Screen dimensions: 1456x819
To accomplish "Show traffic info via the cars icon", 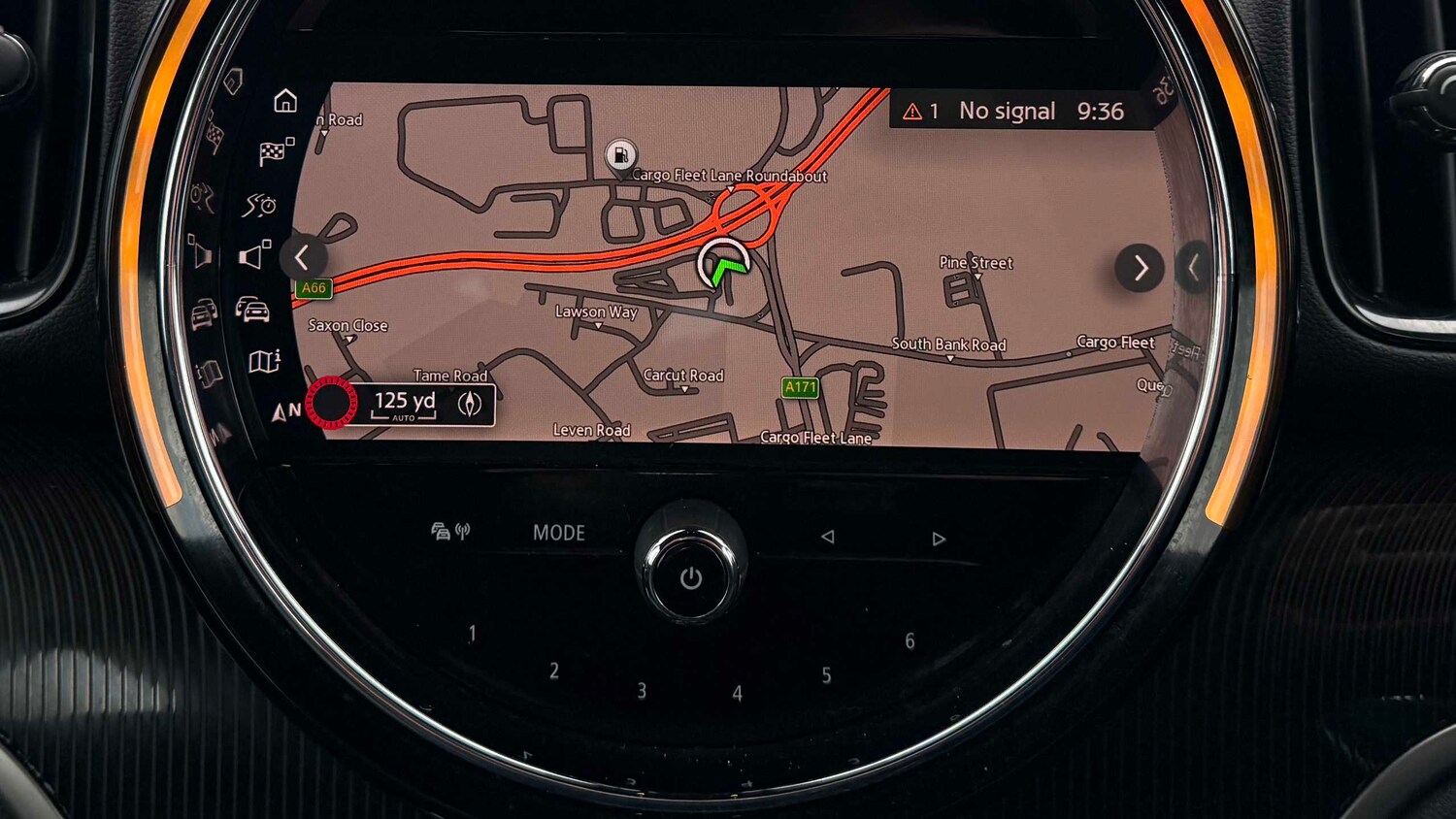I will (x=252, y=310).
